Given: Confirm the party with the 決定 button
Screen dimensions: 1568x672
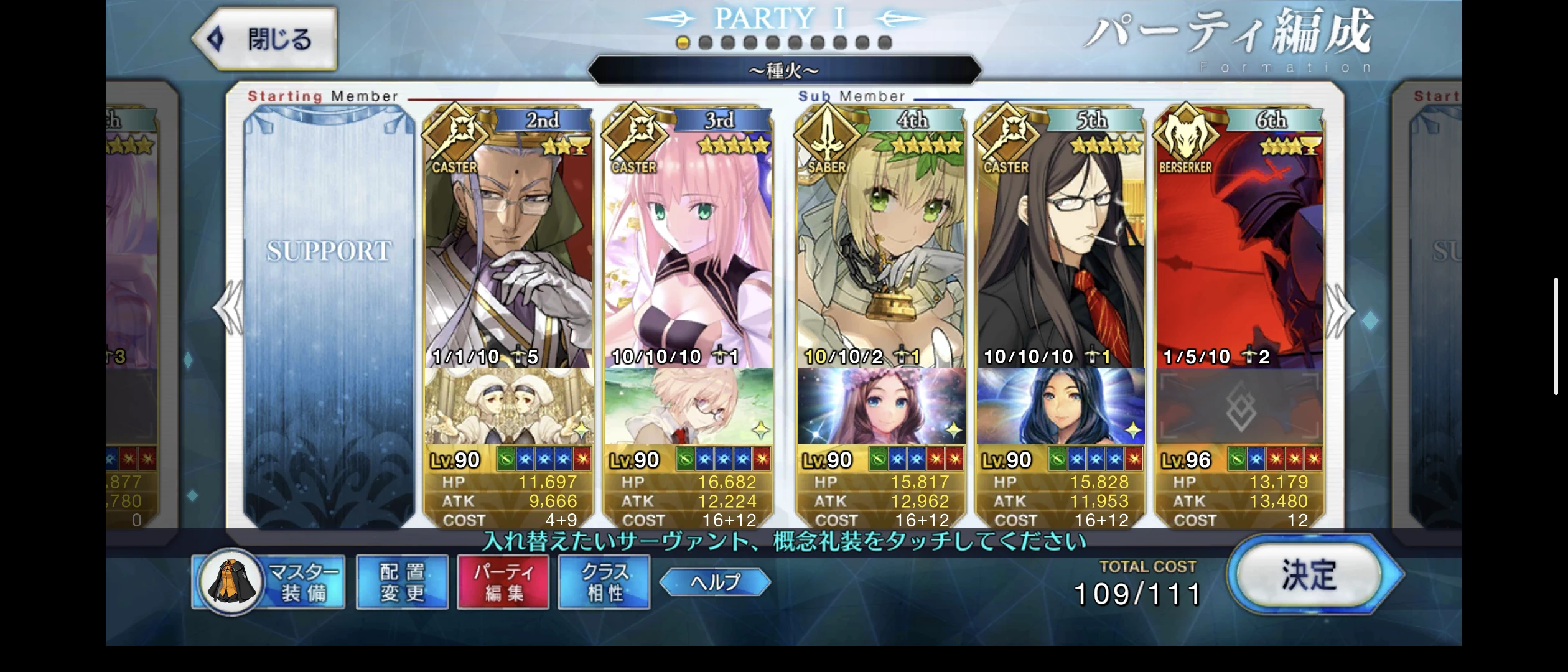Looking at the screenshot, I should [1309, 576].
